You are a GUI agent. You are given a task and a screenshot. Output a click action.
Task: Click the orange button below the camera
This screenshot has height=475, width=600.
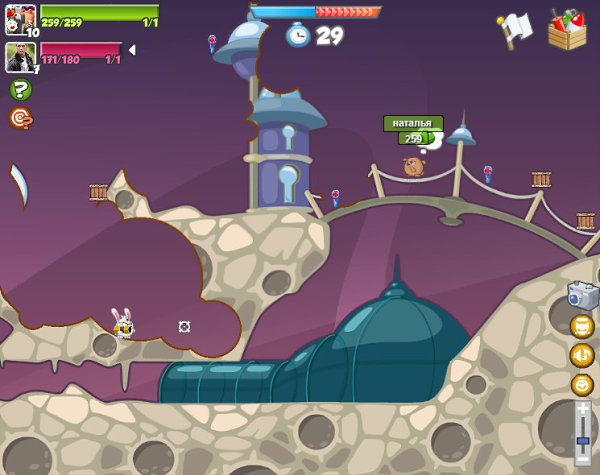[582, 326]
